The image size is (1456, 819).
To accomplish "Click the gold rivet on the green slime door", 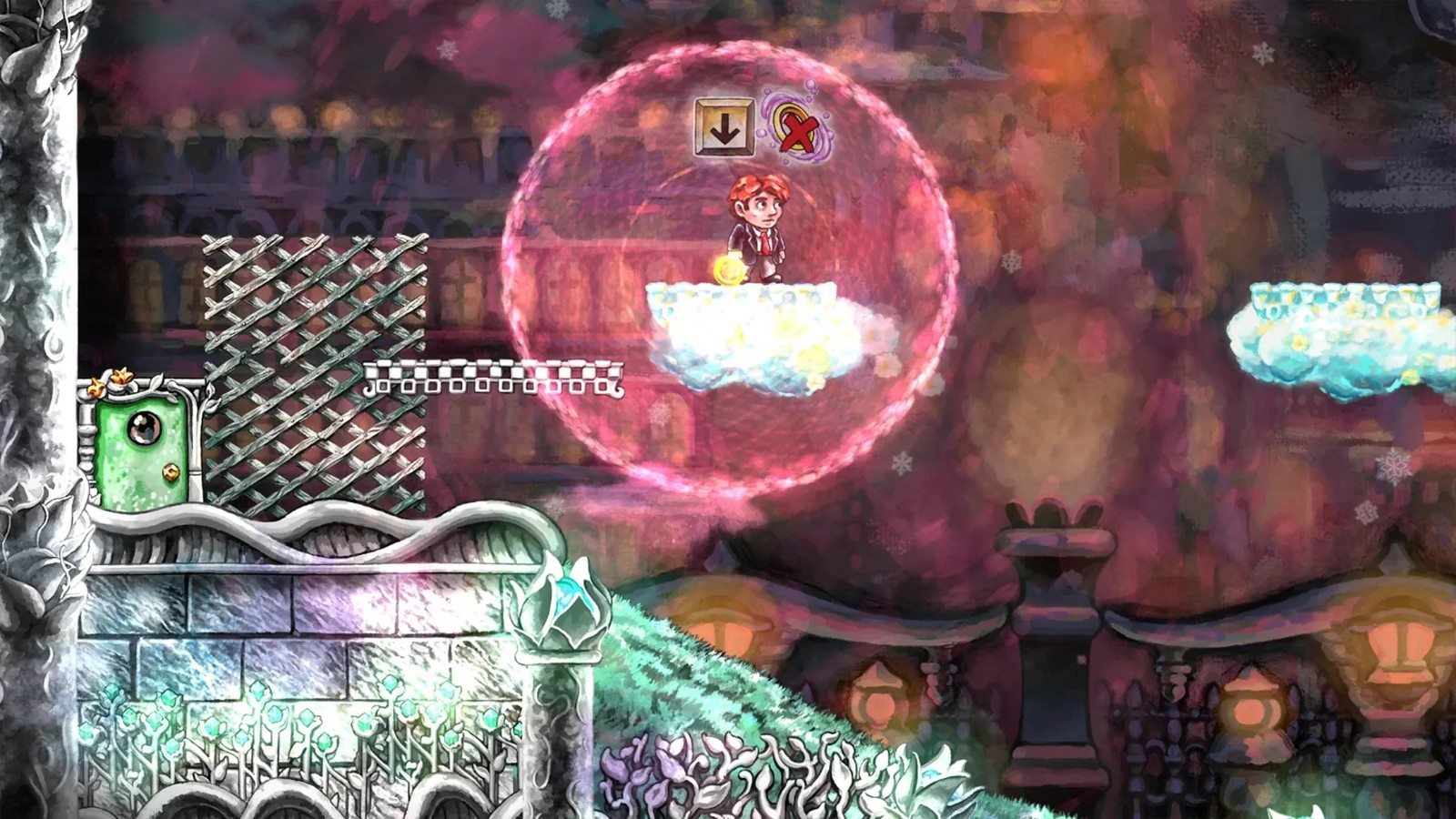I will [x=171, y=471].
